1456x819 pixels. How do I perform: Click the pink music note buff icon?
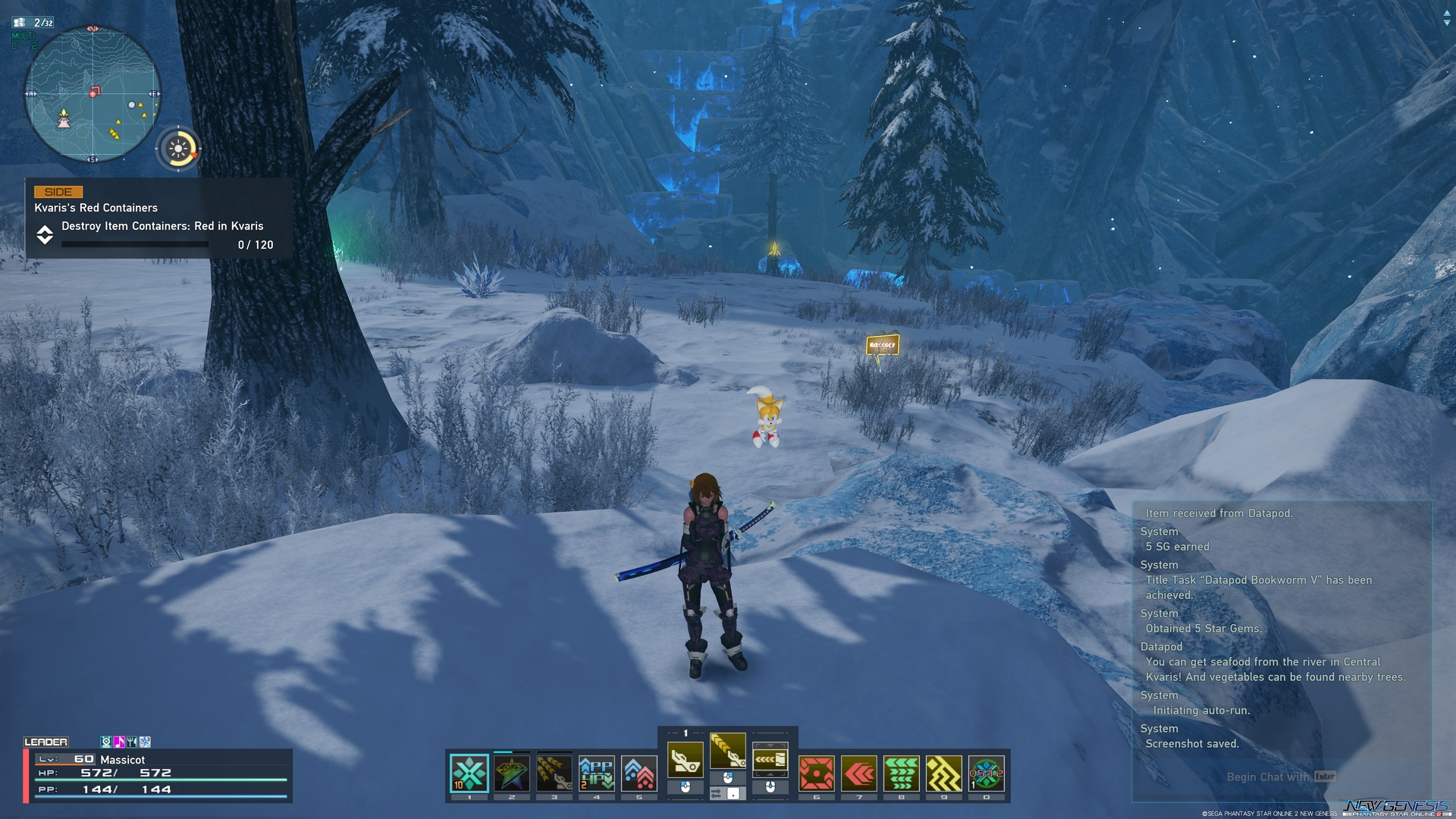(x=119, y=742)
